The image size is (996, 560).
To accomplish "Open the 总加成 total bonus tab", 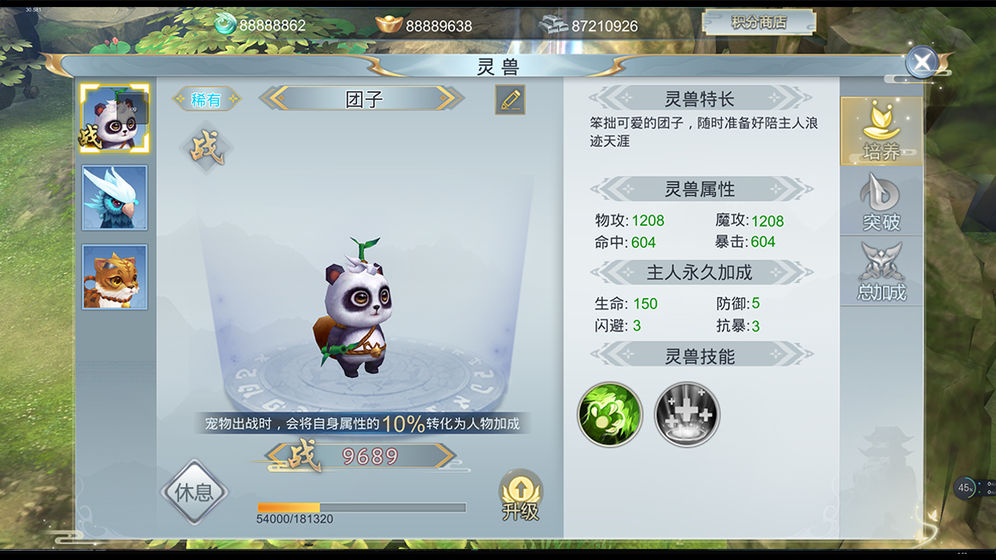I will (880, 273).
